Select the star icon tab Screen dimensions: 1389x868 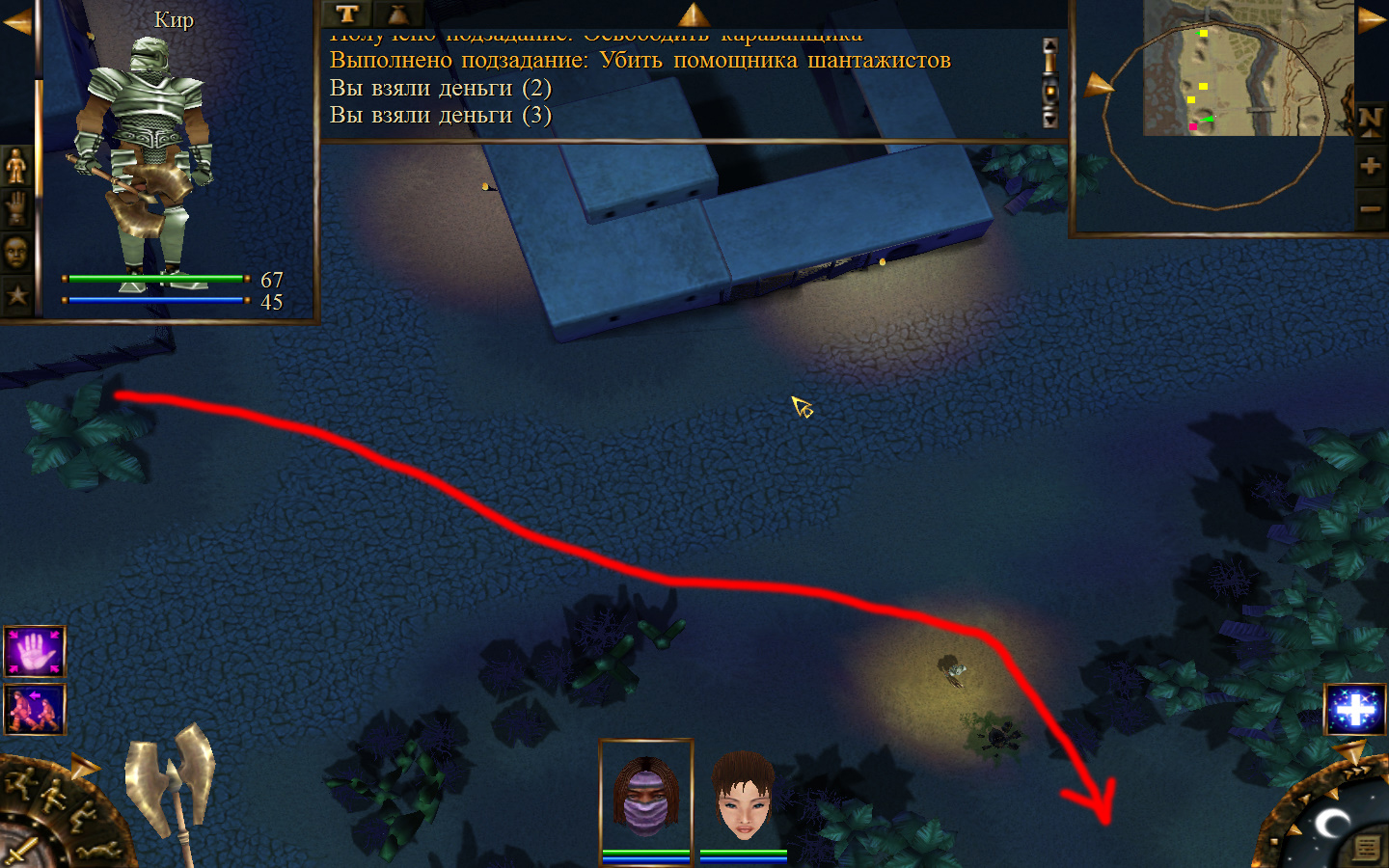point(16,294)
